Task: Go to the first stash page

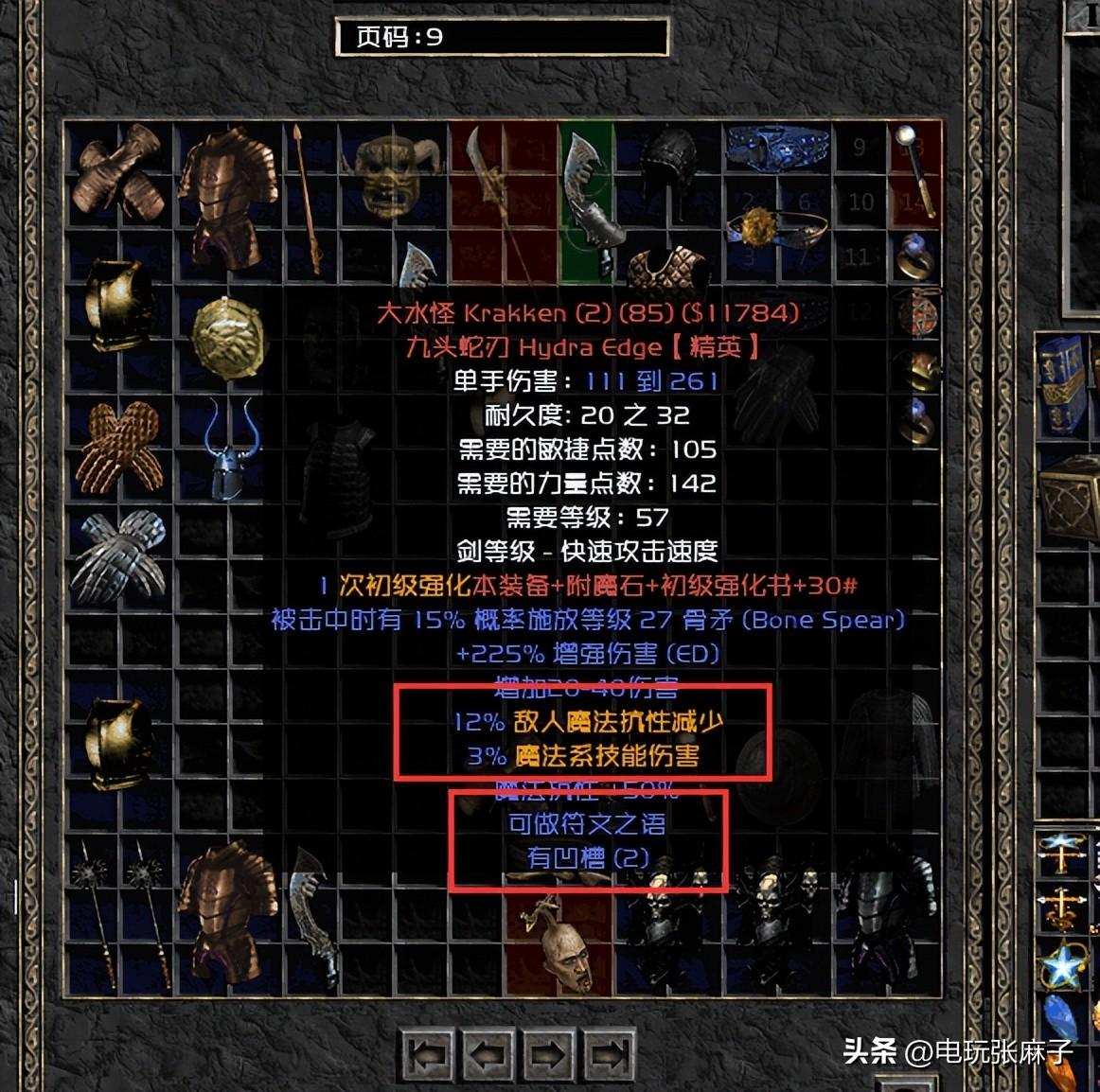Action: [427, 1053]
